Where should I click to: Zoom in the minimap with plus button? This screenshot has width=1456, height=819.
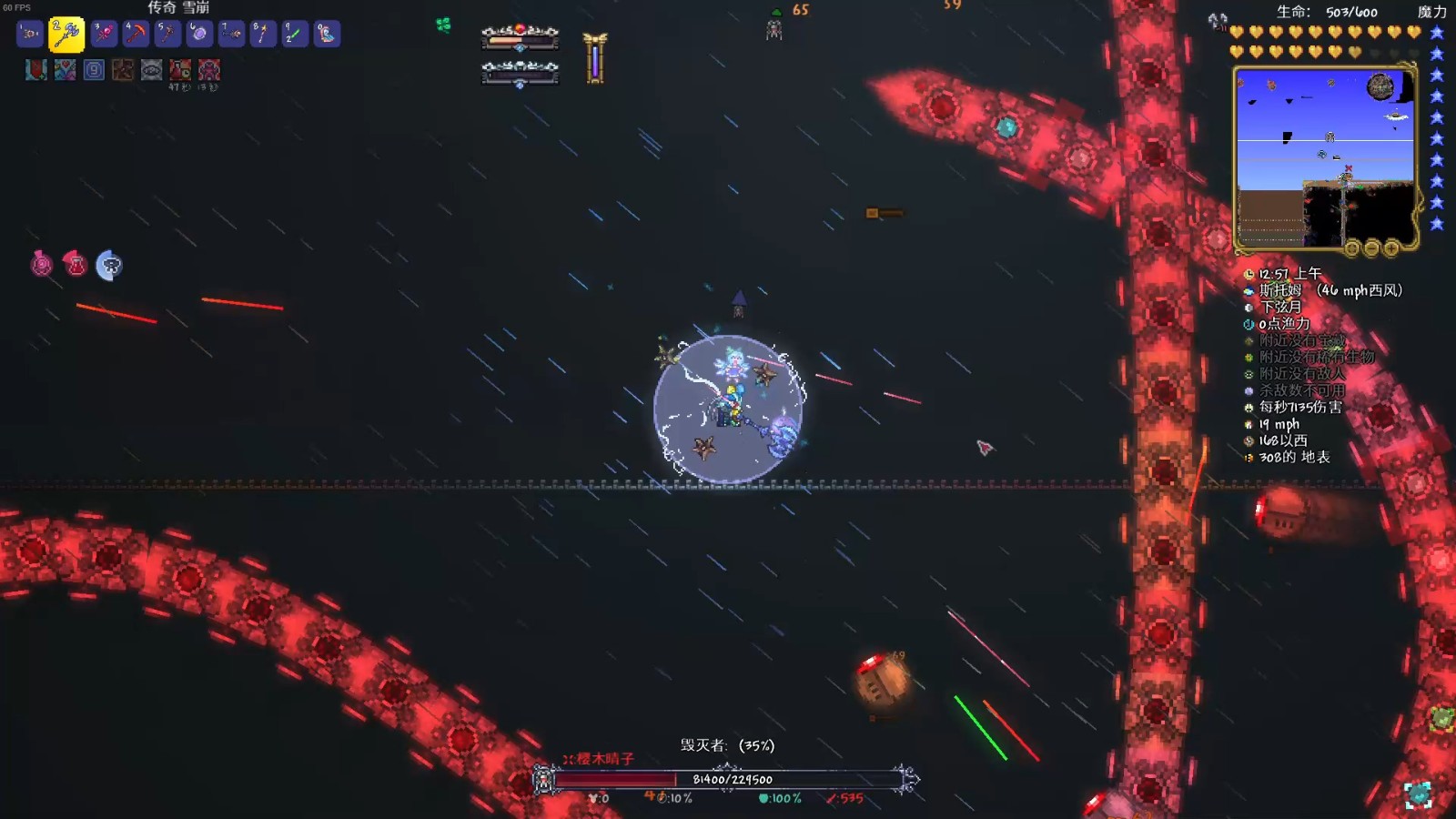pos(1391,248)
